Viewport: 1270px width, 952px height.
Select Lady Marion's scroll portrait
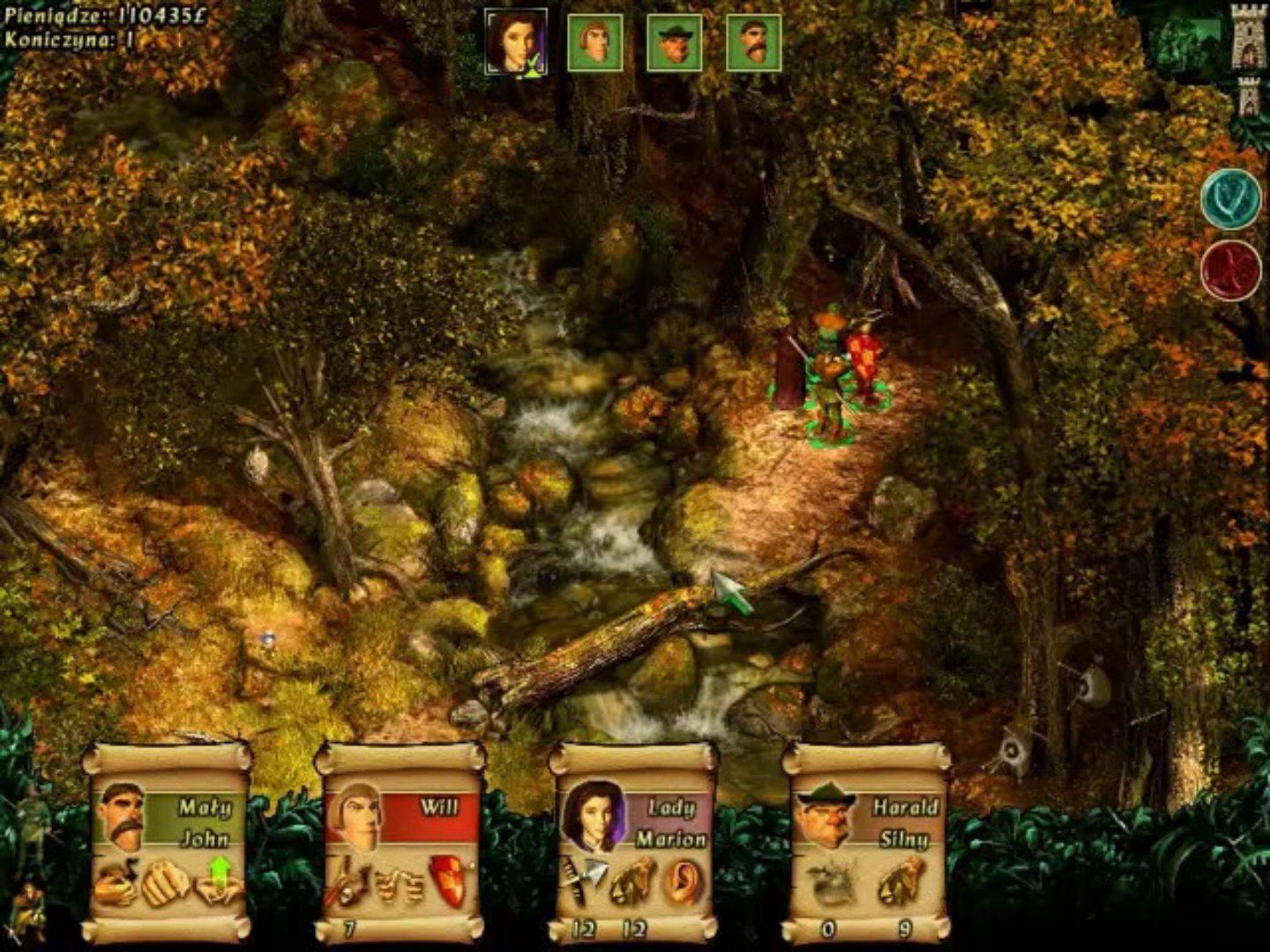pyautogui.click(x=587, y=815)
